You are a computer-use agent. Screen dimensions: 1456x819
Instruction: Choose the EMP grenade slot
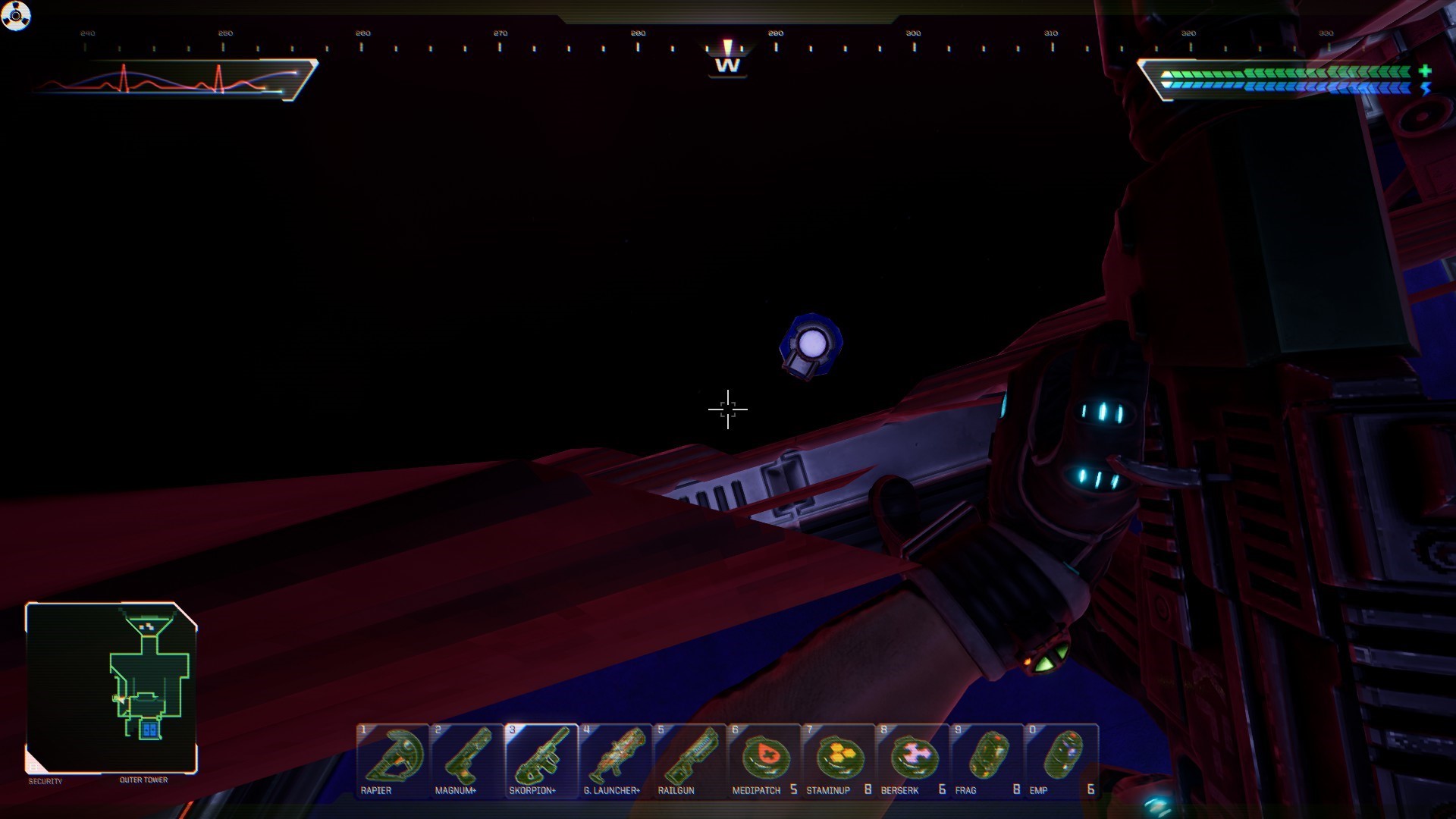[x=1062, y=760]
